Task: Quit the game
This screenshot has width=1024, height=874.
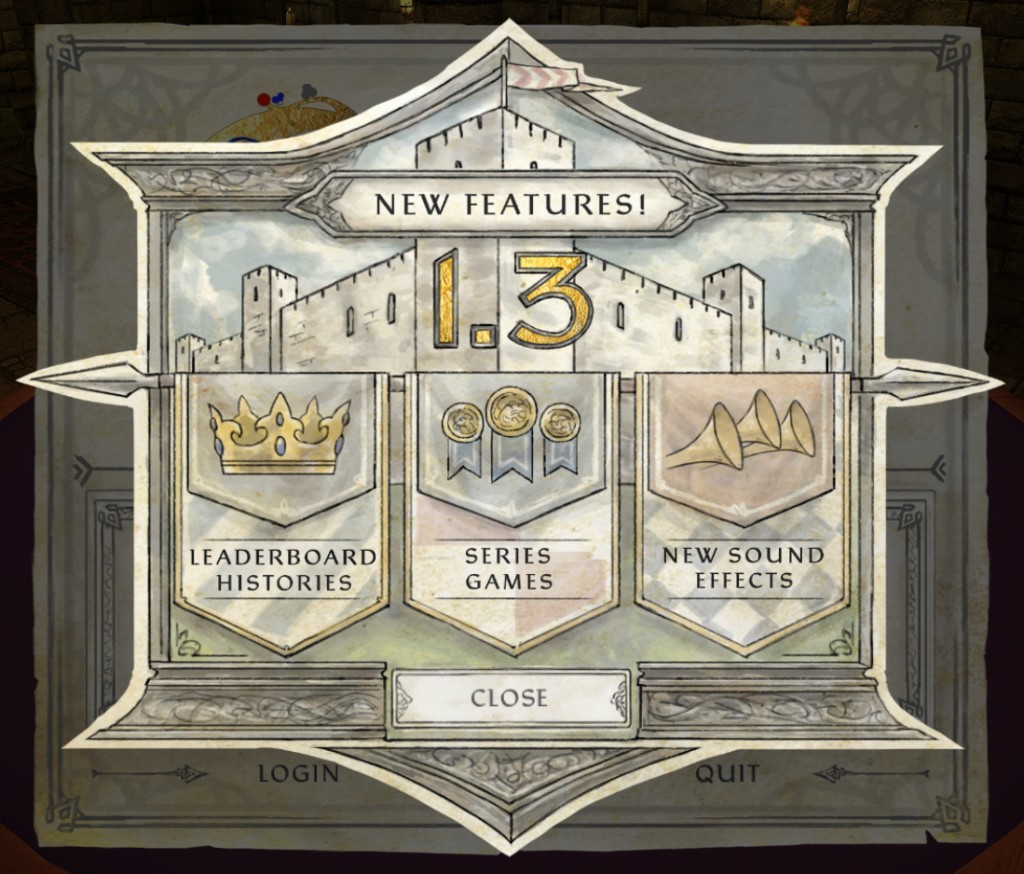Action: point(727,773)
